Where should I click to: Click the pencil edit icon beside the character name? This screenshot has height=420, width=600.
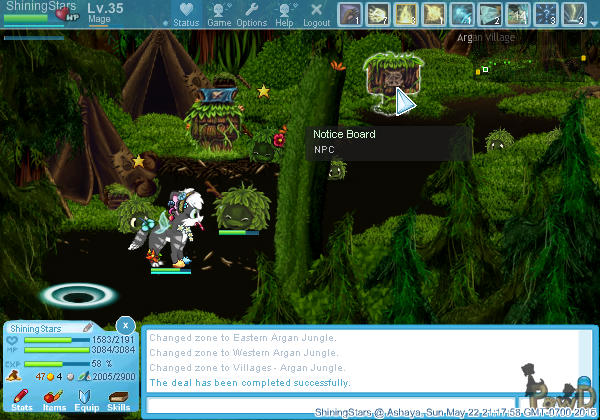tap(88, 327)
